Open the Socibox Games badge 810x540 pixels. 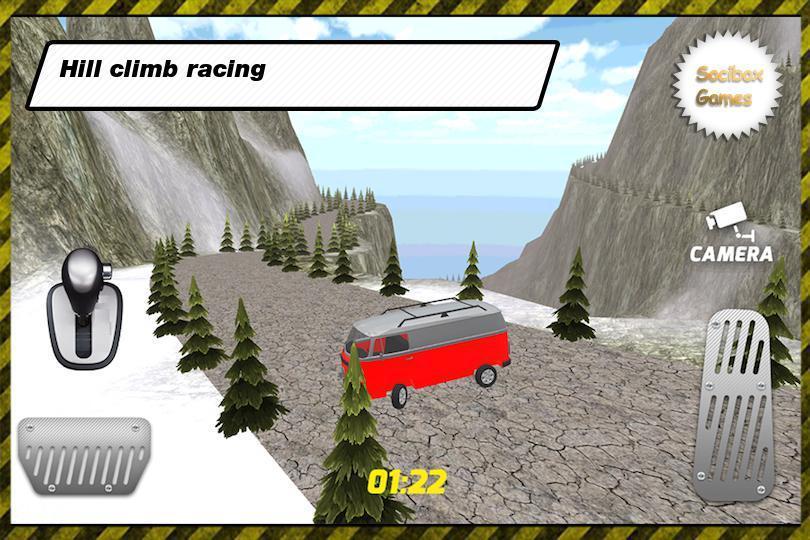[724, 87]
